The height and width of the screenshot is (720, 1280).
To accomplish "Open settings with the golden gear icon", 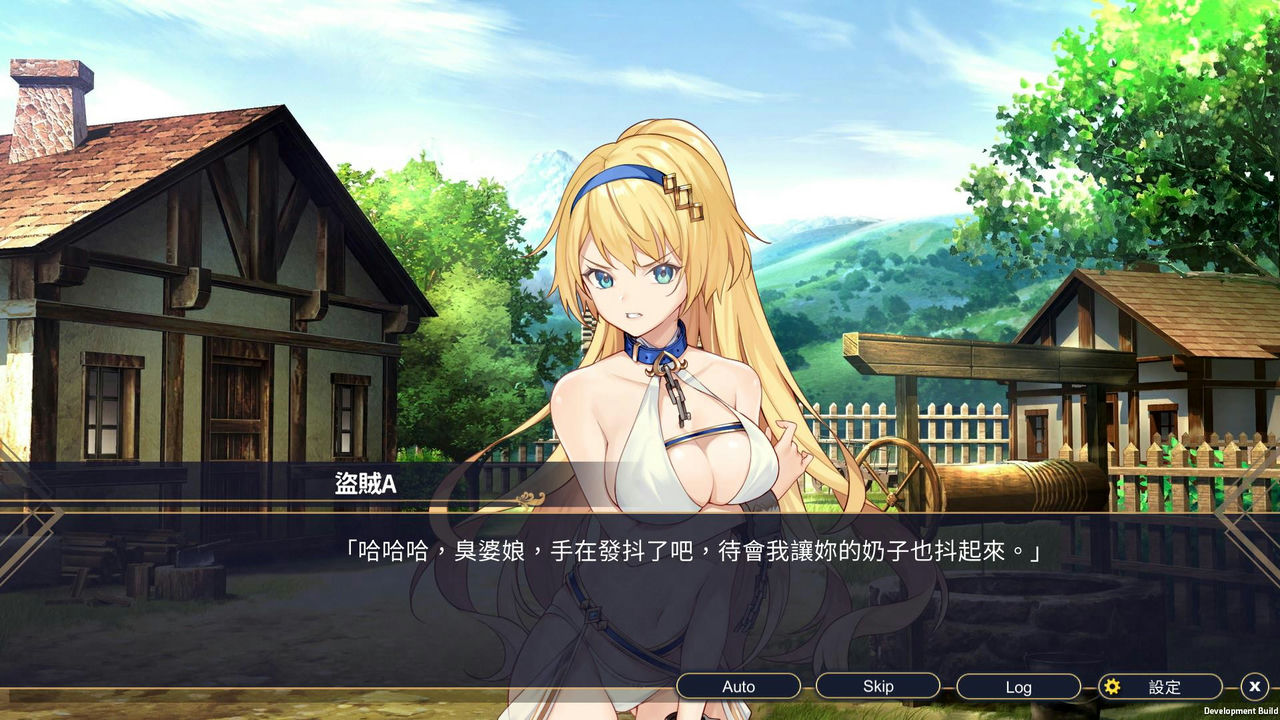I will [1114, 687].
